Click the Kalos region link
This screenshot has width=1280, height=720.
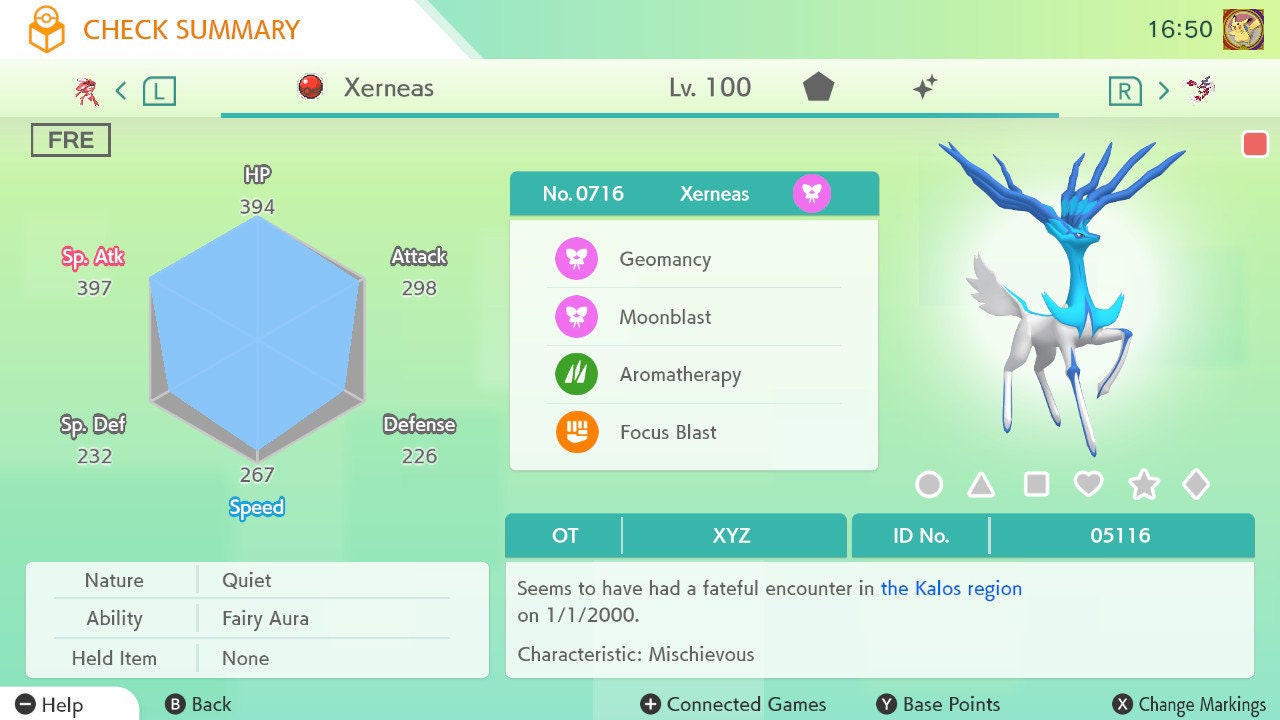(x=951, y=588)
